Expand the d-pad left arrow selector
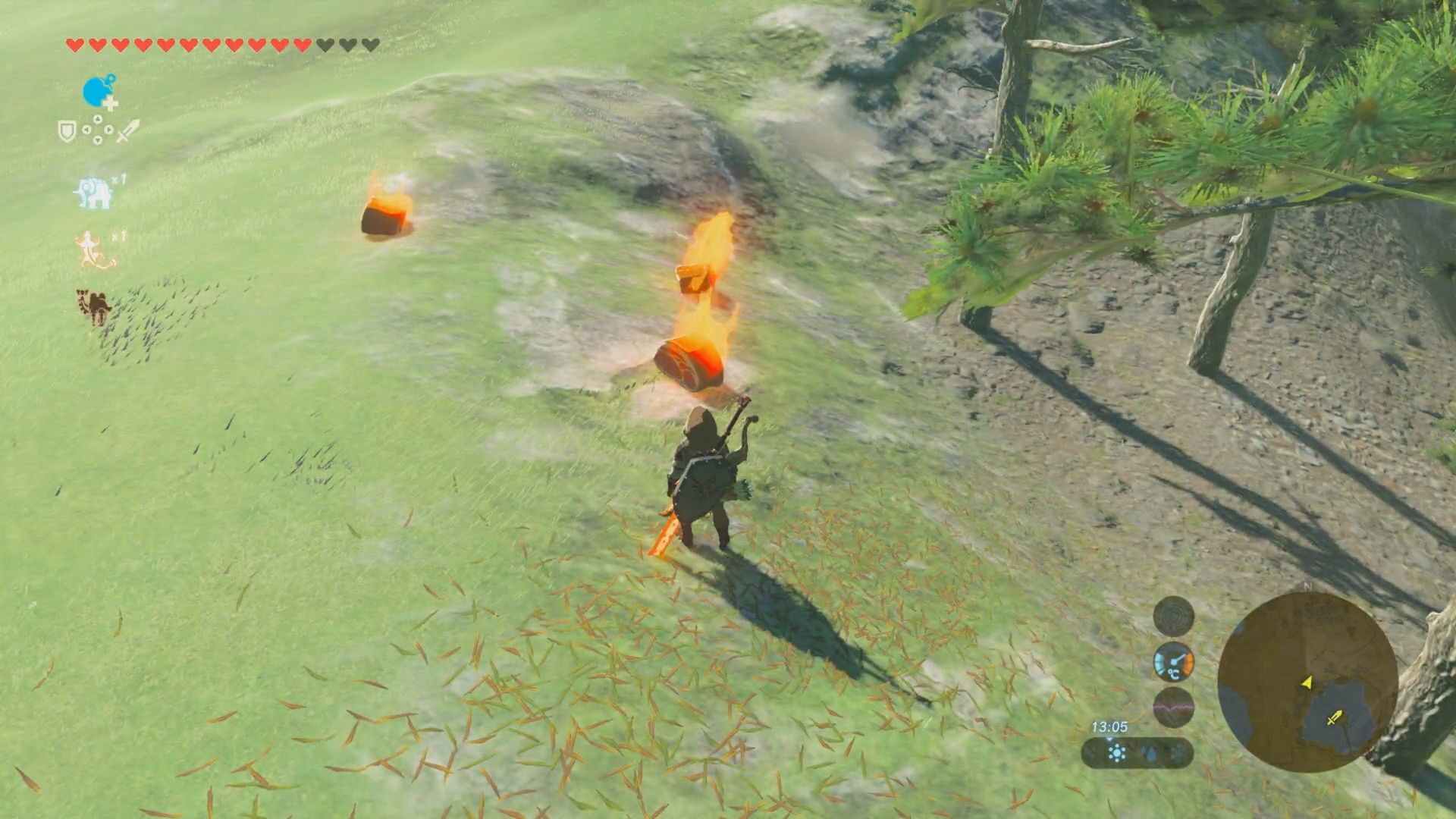Image resolution: width=1456 pixels, height=819 pixels. point(87,129)
